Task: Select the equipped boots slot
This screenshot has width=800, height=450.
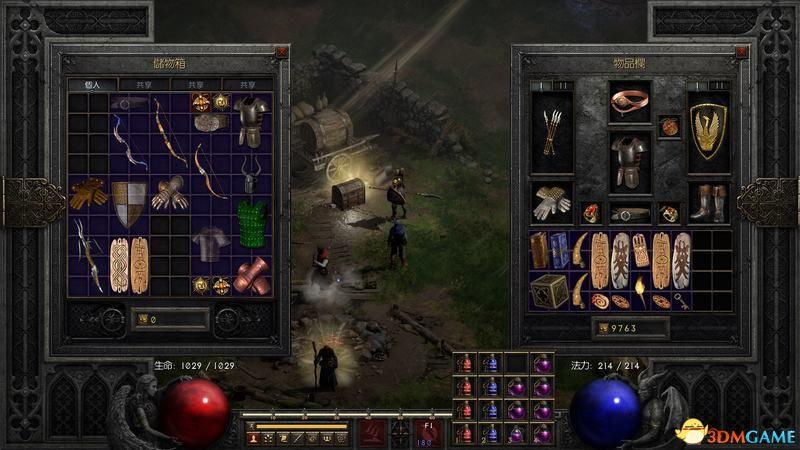Action: pyautogui.click(x=709, y=201)
